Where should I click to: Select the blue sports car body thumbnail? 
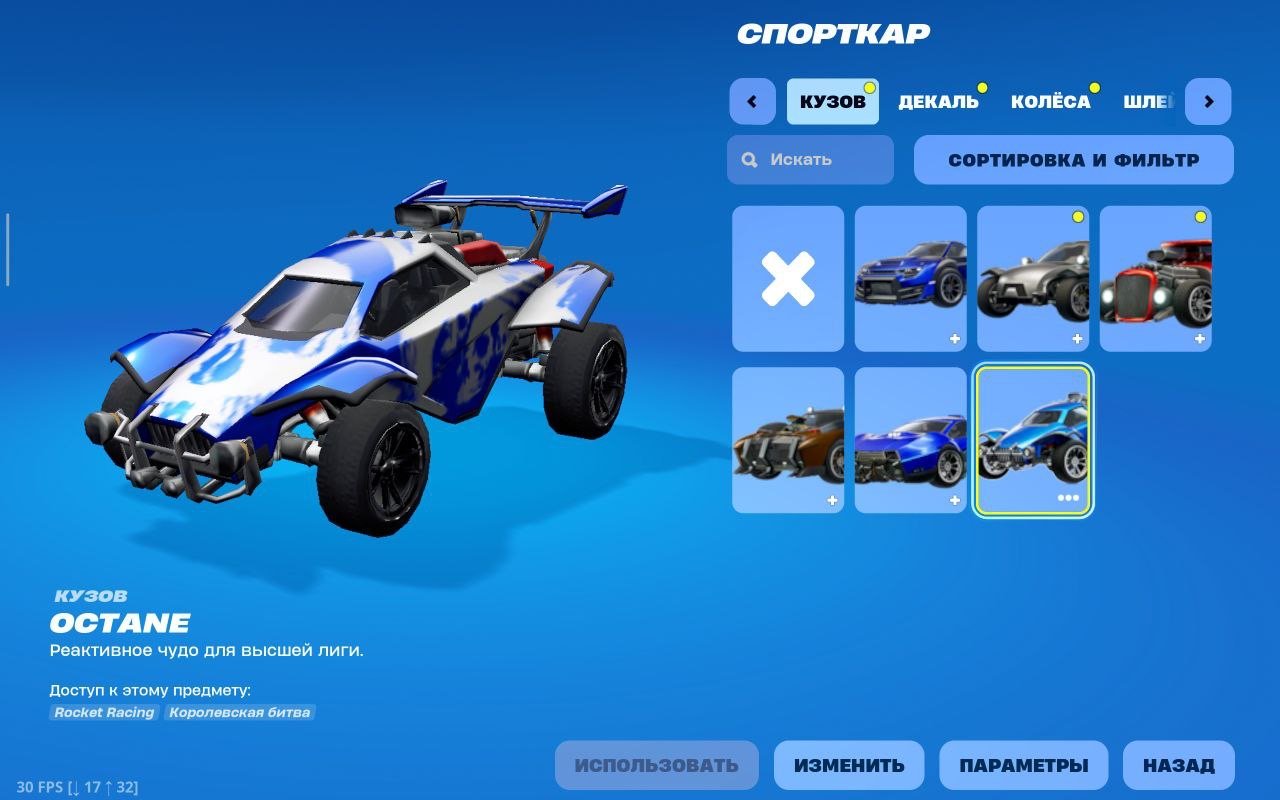[x=910, y=280]
